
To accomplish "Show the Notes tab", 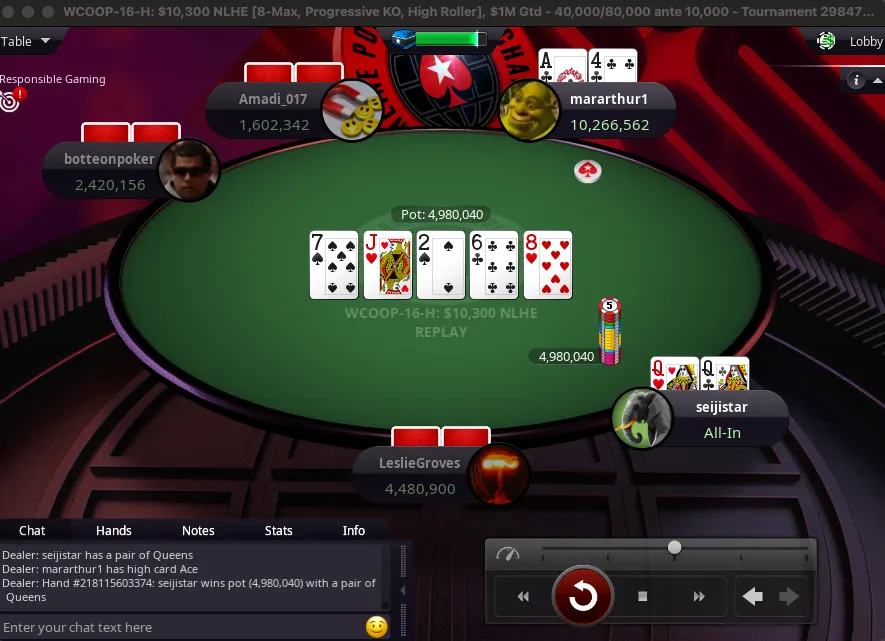I will (198, 530).
